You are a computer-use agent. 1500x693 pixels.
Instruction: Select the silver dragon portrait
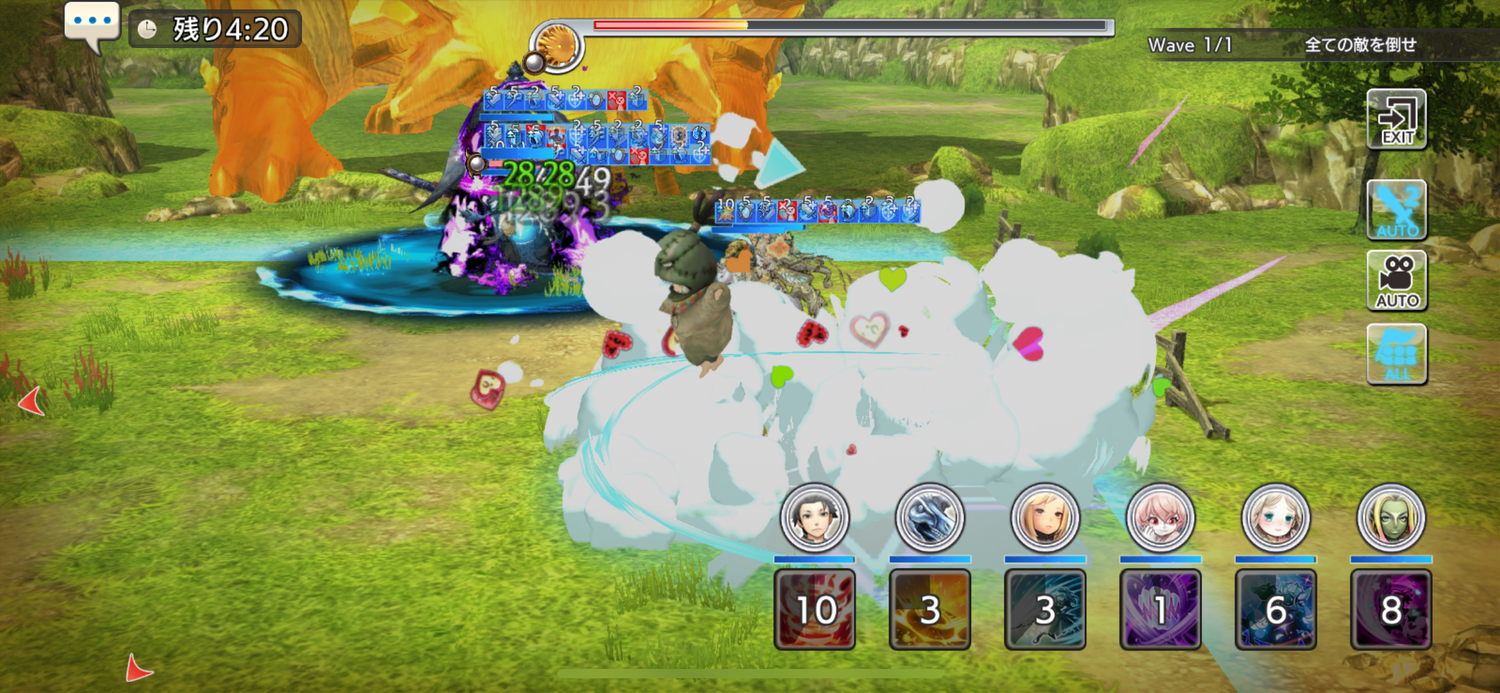pos(930,518)
